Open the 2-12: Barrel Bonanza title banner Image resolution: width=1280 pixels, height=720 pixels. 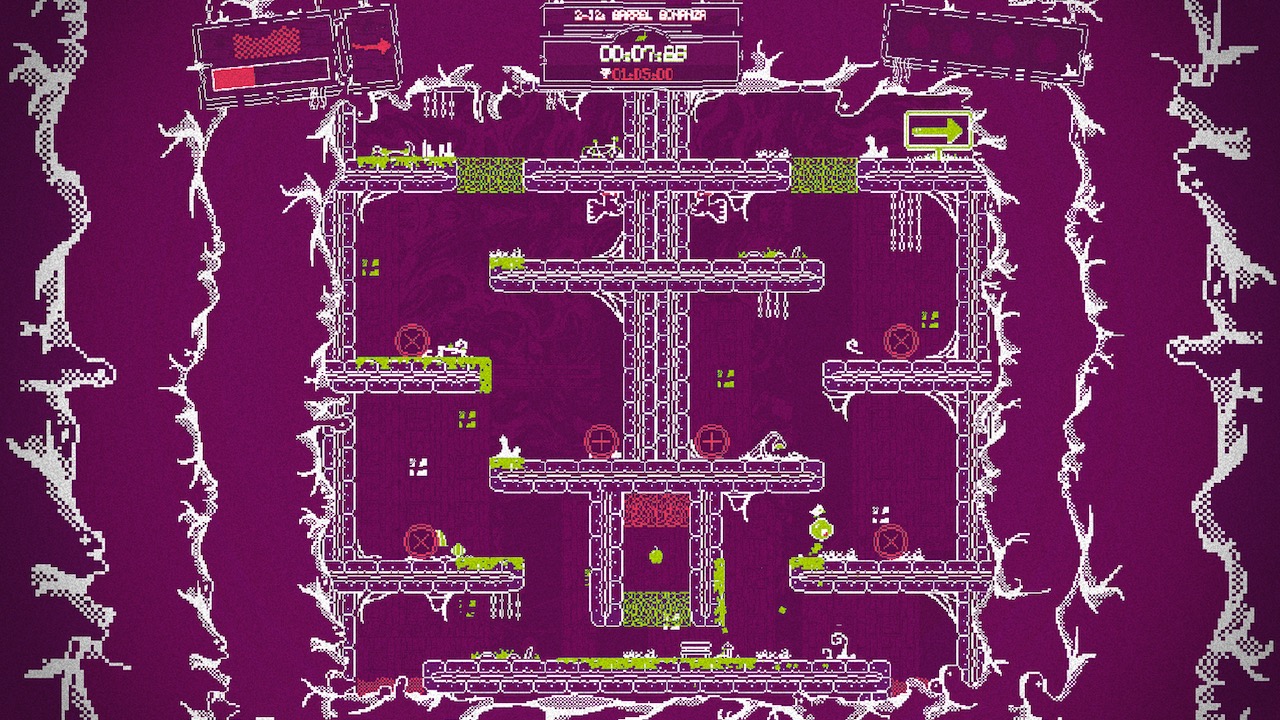point(640,15)
